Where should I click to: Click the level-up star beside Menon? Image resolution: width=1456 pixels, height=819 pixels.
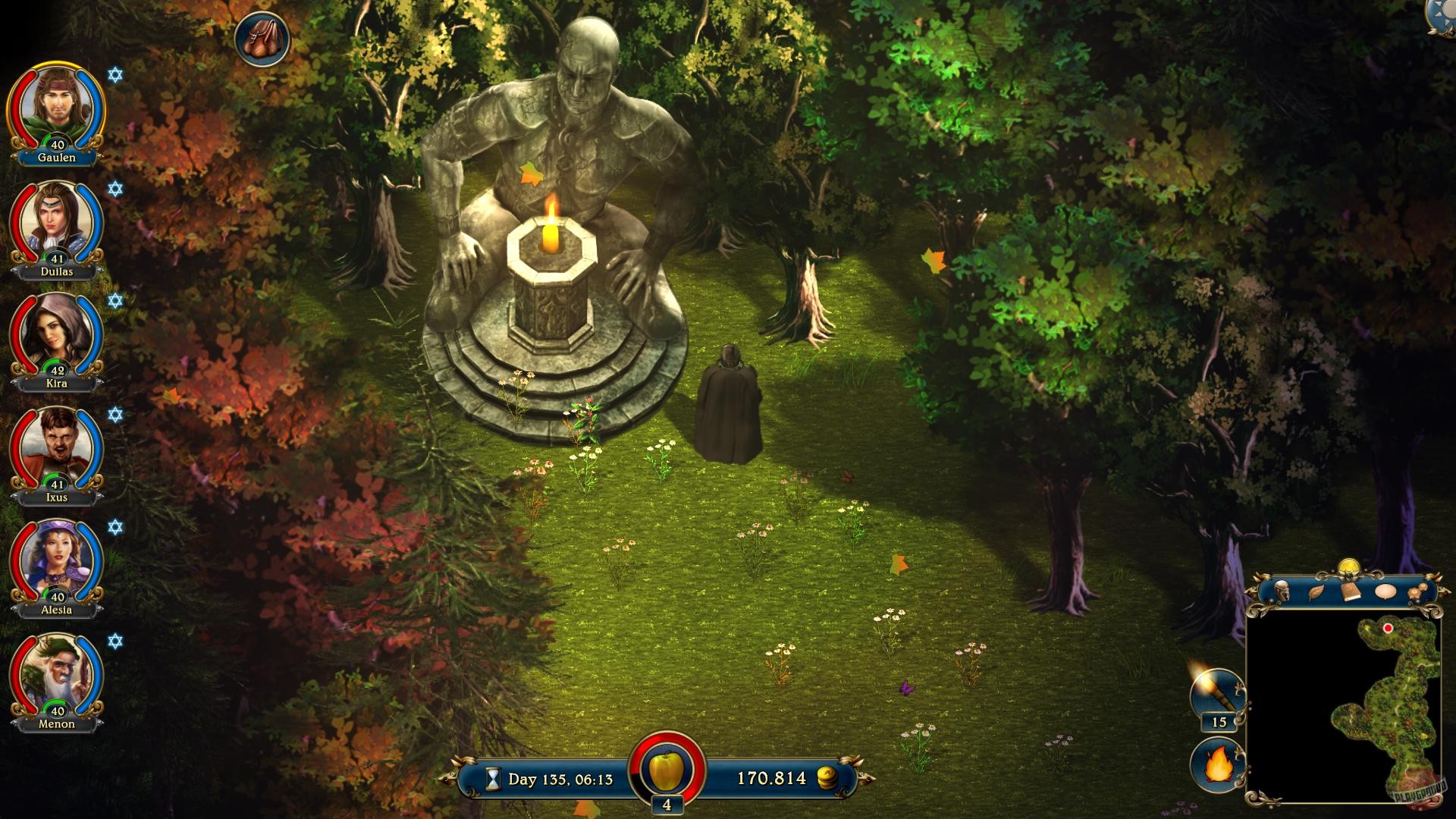[x=114, y=642]
